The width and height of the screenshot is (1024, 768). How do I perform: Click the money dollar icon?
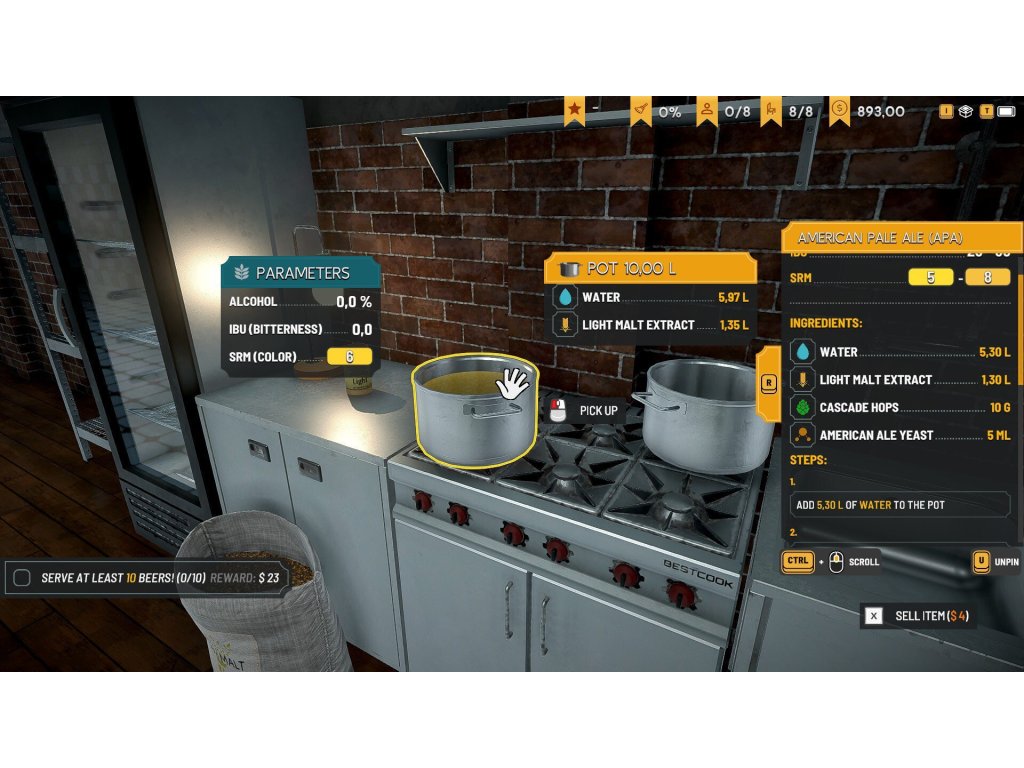pos(840,110)
